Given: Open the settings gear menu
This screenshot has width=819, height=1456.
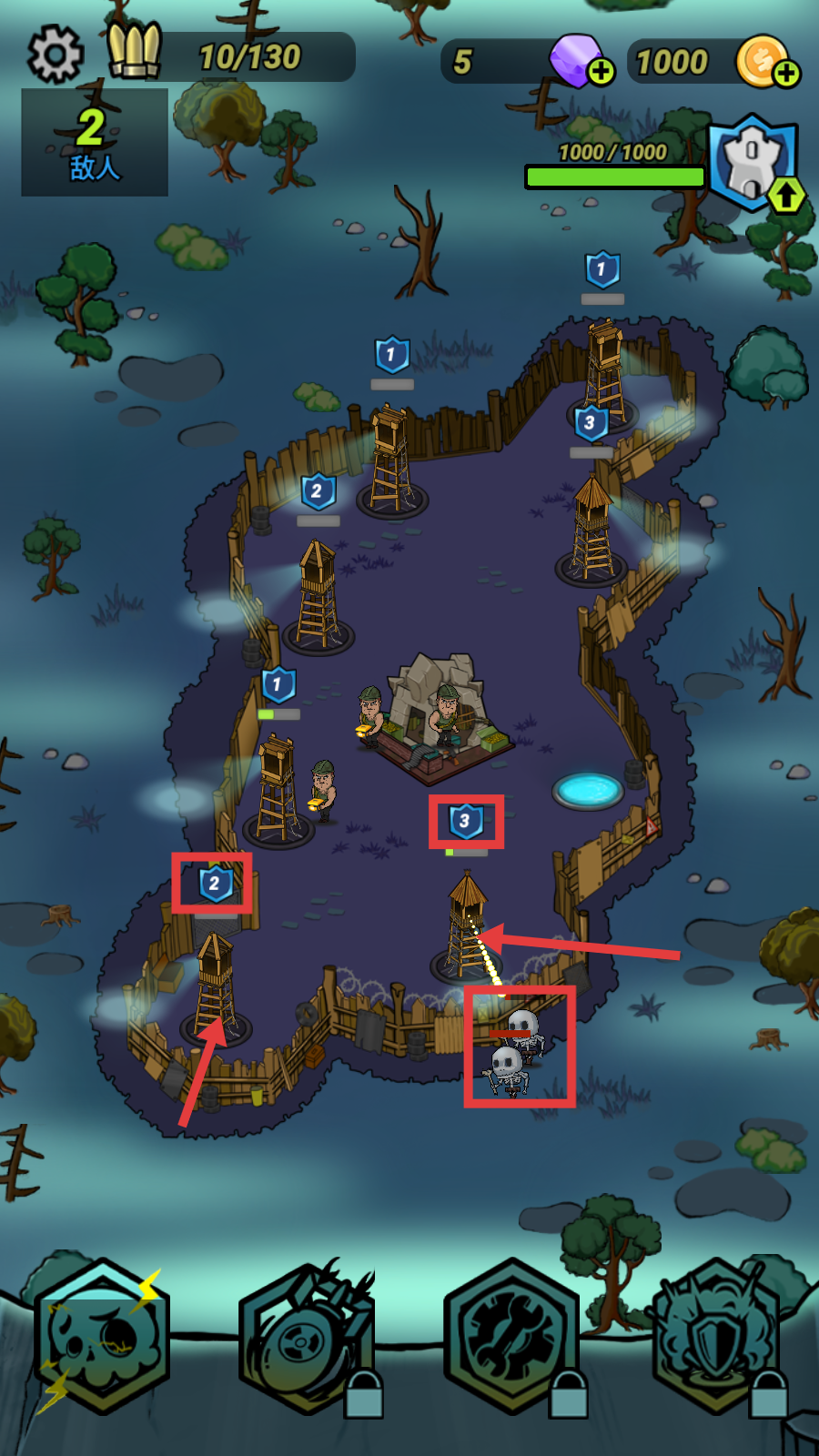Looking at the screenshot, I should pyautogui.click(x=56, y=55).
